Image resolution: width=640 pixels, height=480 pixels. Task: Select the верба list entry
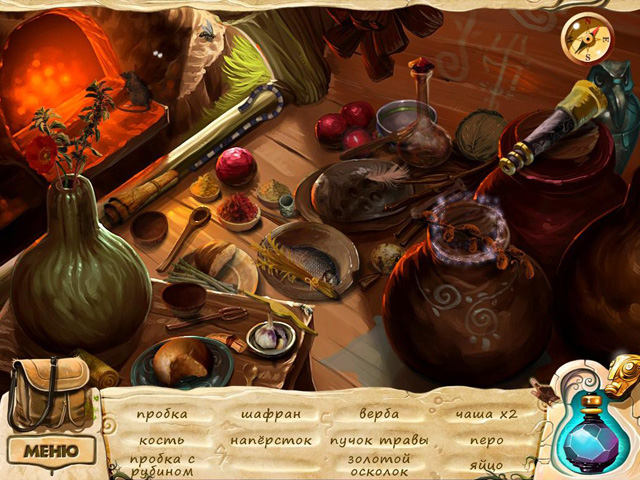tap(379, 414)
